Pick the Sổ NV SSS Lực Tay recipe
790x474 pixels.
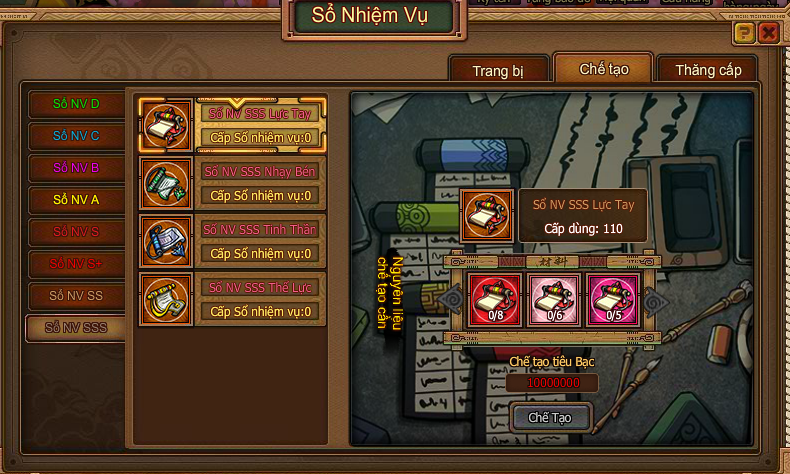click(x=232, y=125)
